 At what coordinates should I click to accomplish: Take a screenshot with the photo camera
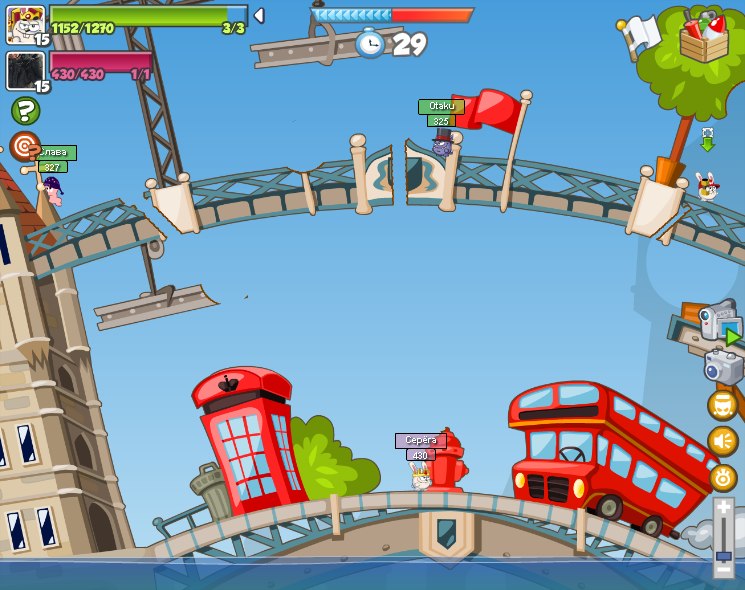click(724, 367)
